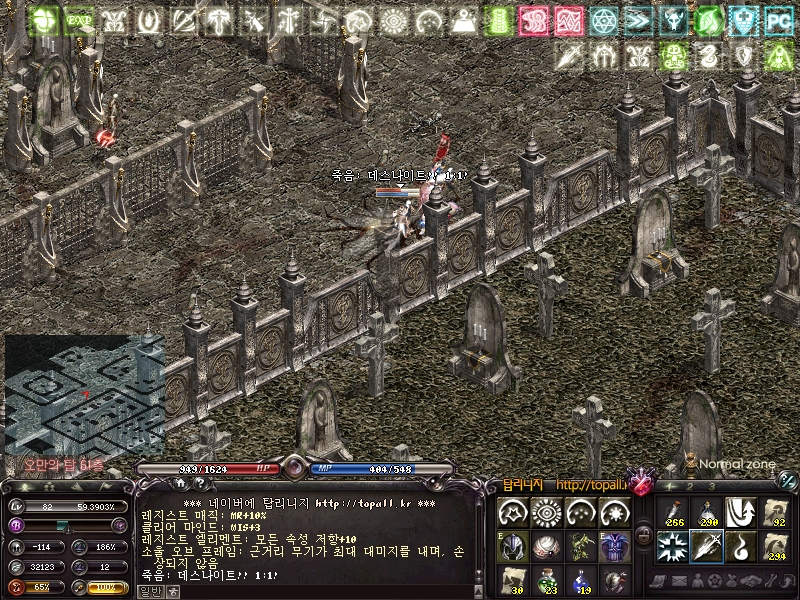
Task: Cast the eye-shaped circular skill
Action: tap(547, 513)
